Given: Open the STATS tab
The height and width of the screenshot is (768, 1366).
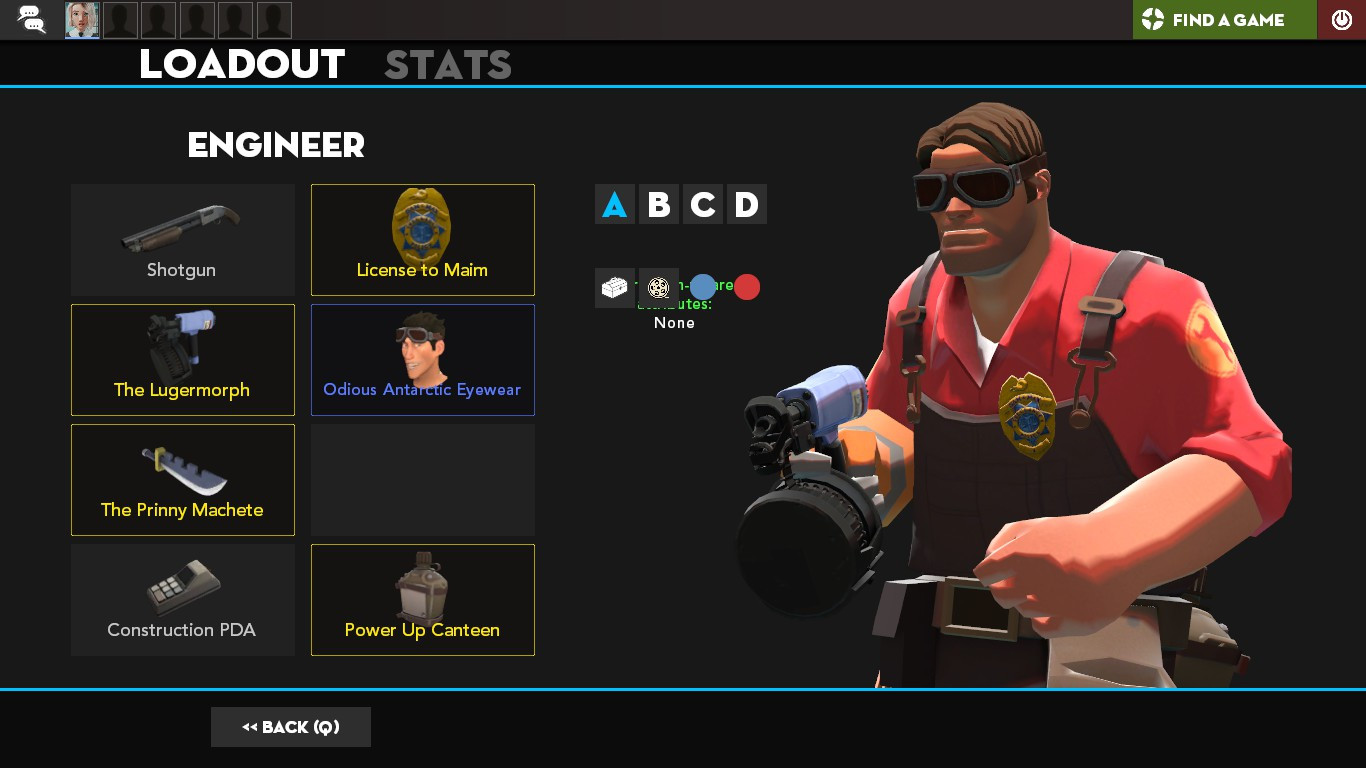Looking at the screenshot, I should 448,64.
